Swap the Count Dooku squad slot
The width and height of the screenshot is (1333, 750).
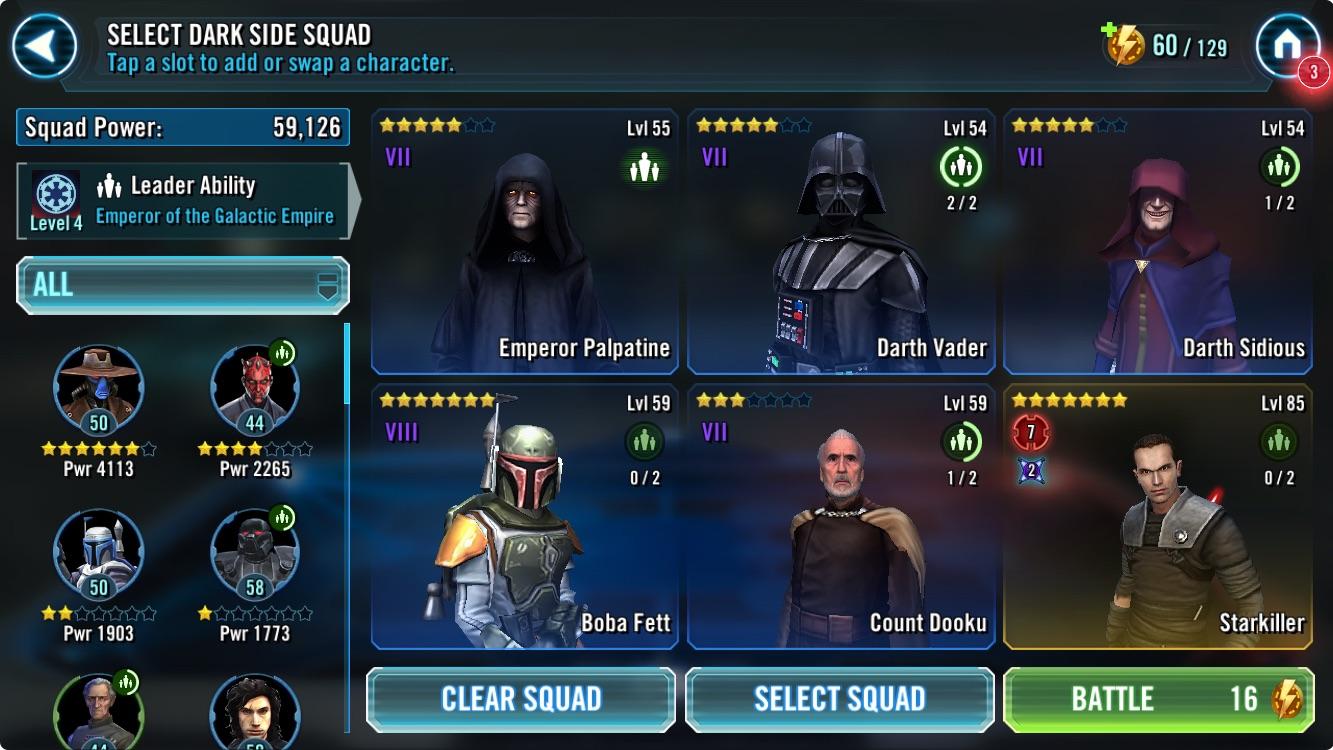pyautogui.click(x=841, y=516)
